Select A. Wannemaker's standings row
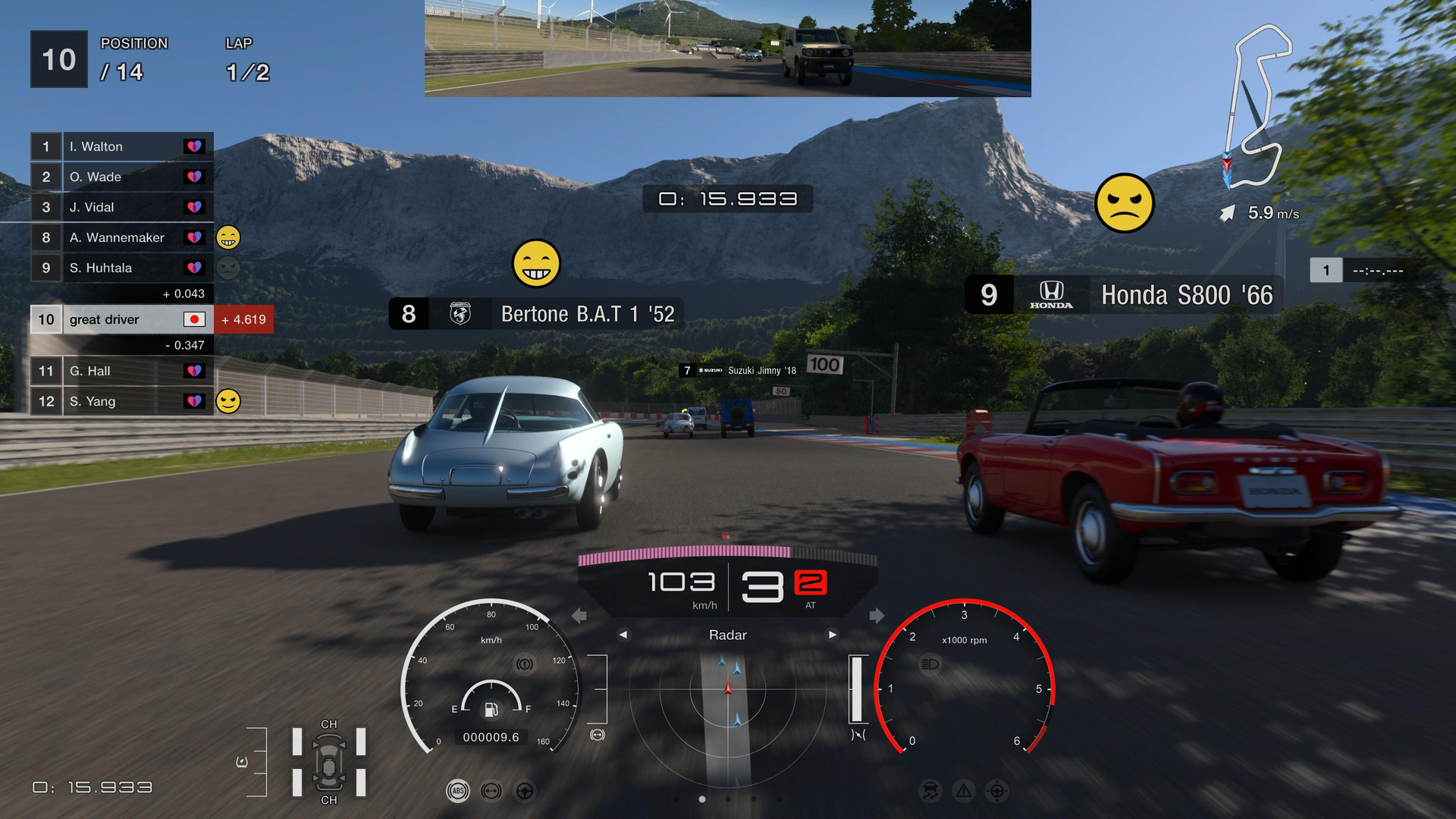 [121, 237]
